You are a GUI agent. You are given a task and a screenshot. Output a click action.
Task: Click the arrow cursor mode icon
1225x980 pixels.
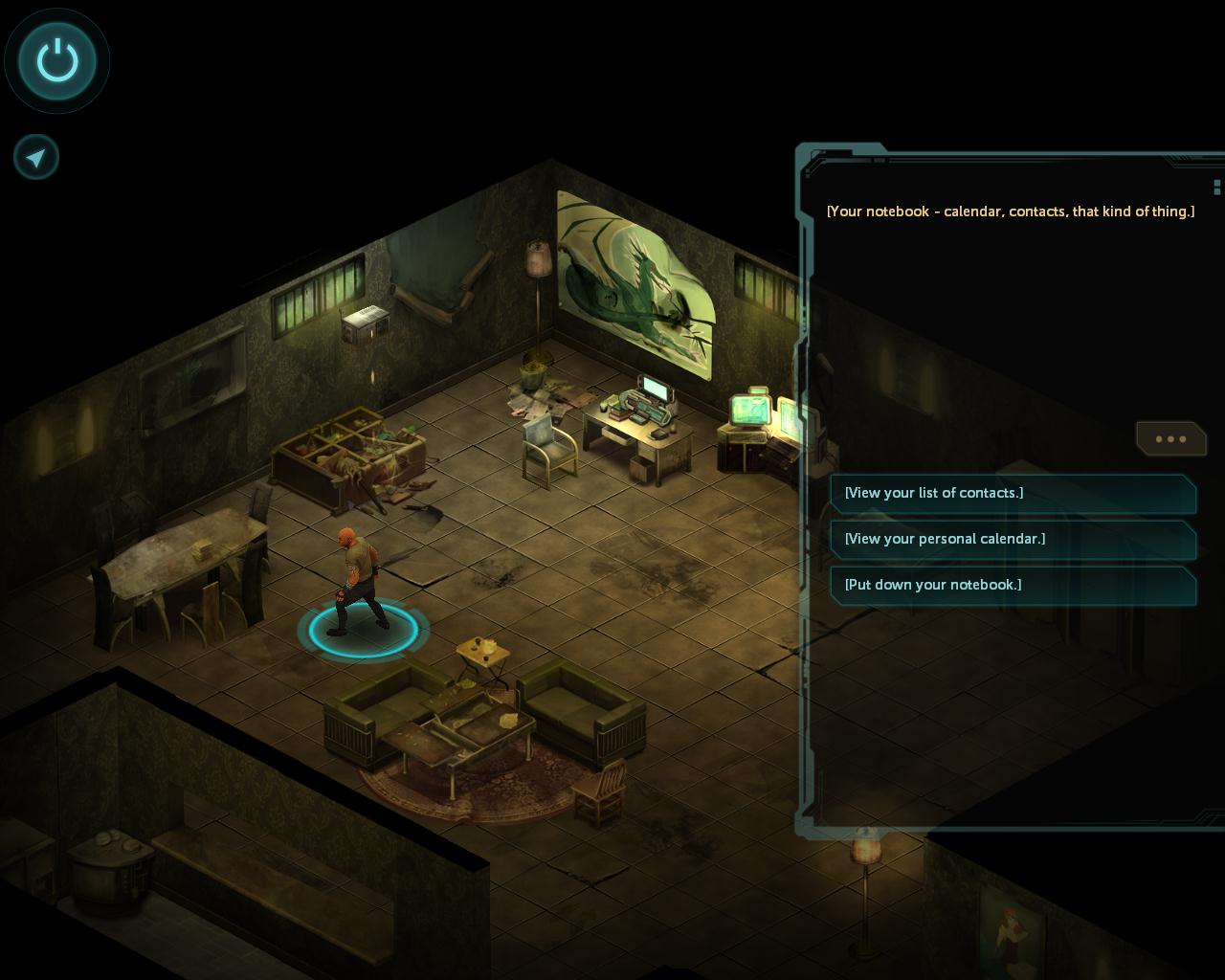click(36, 157)
